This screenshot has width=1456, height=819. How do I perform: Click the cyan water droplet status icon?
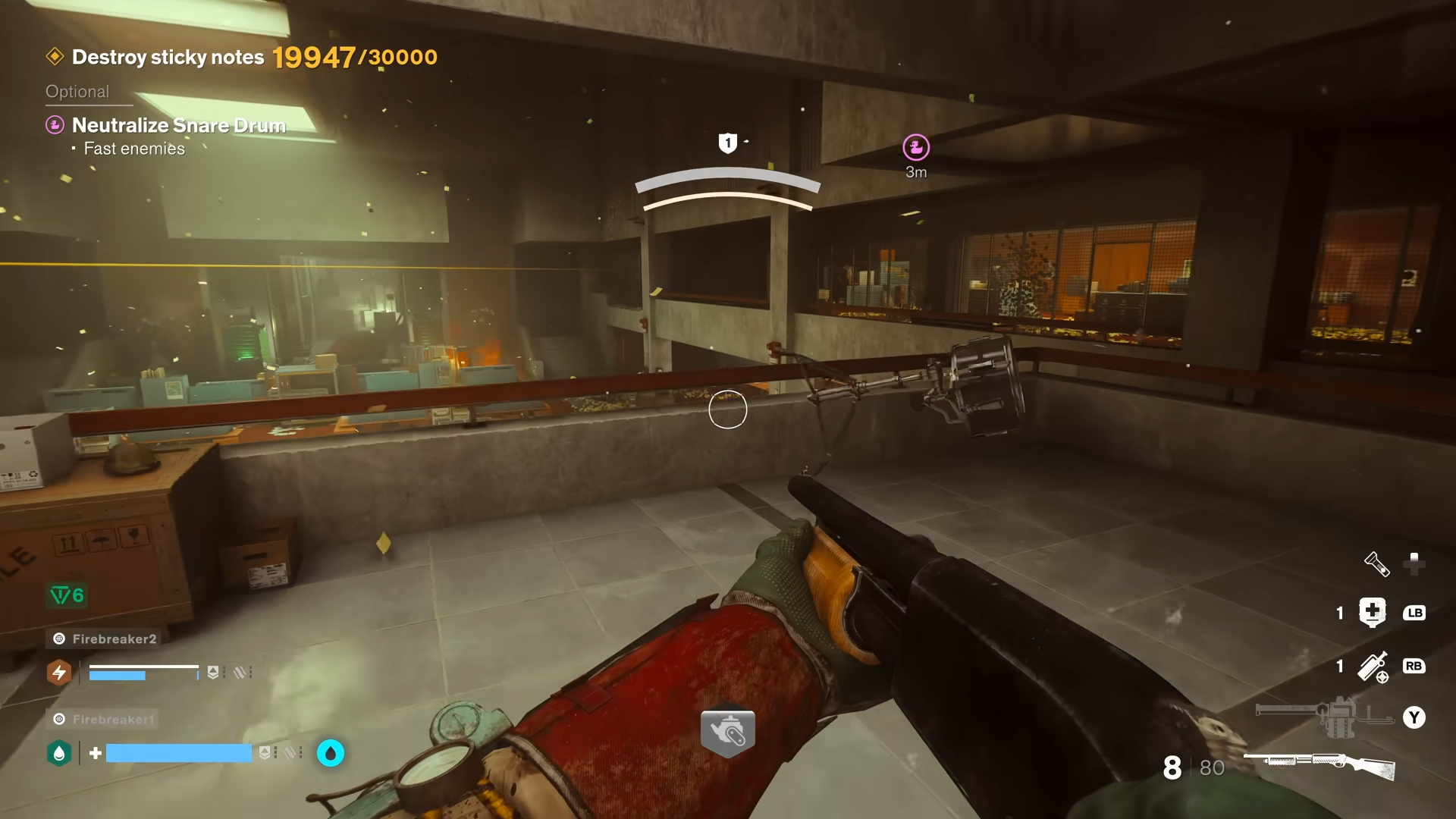(x=331, y=753)
